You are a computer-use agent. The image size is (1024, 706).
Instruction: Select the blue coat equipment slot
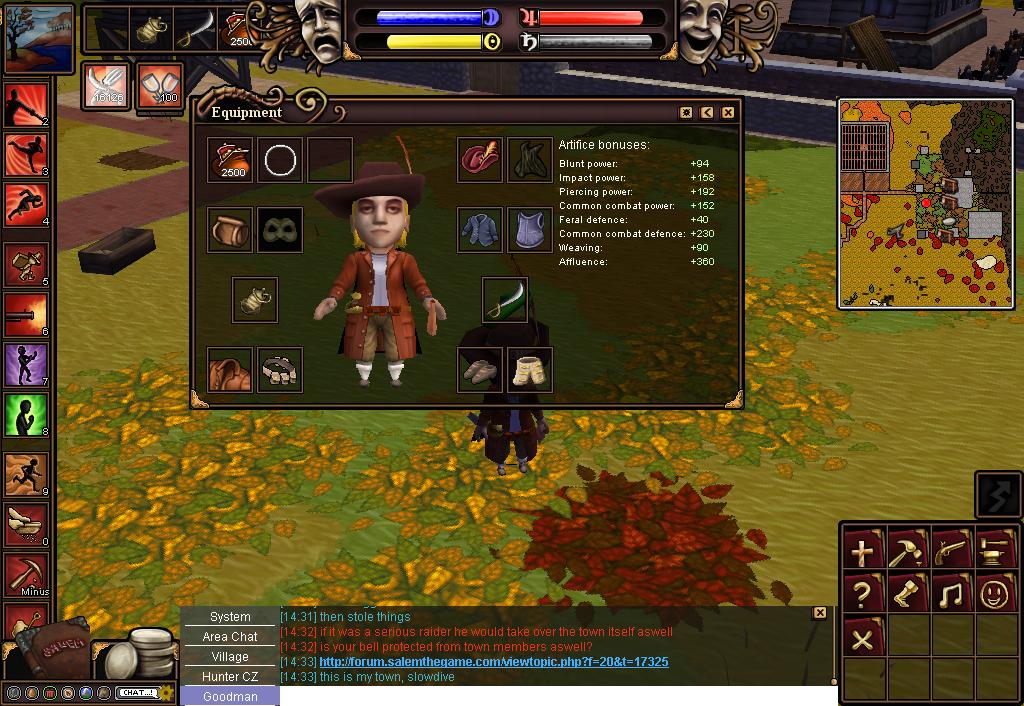480,230
